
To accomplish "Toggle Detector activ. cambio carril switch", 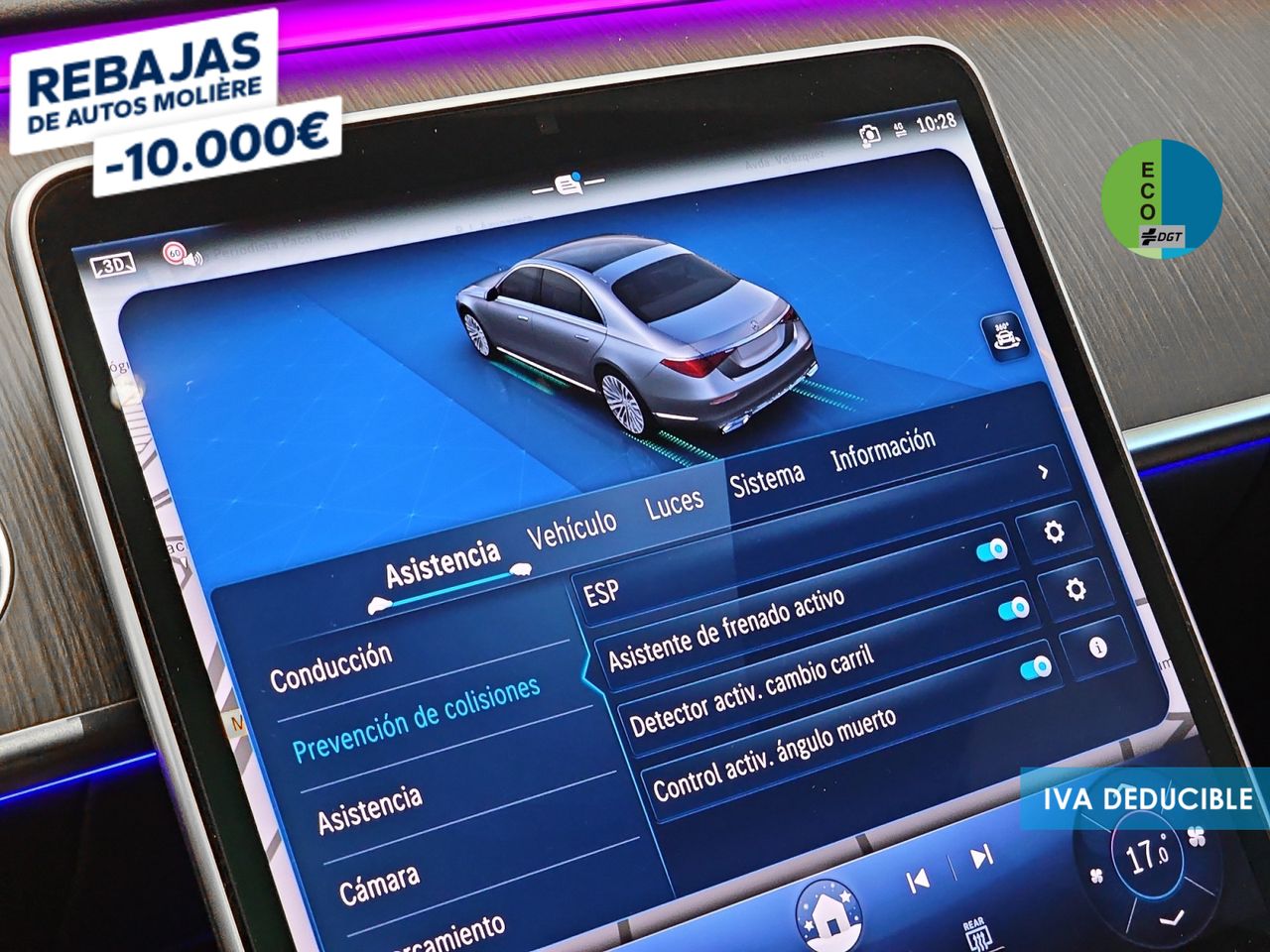I will [1035, 667].
